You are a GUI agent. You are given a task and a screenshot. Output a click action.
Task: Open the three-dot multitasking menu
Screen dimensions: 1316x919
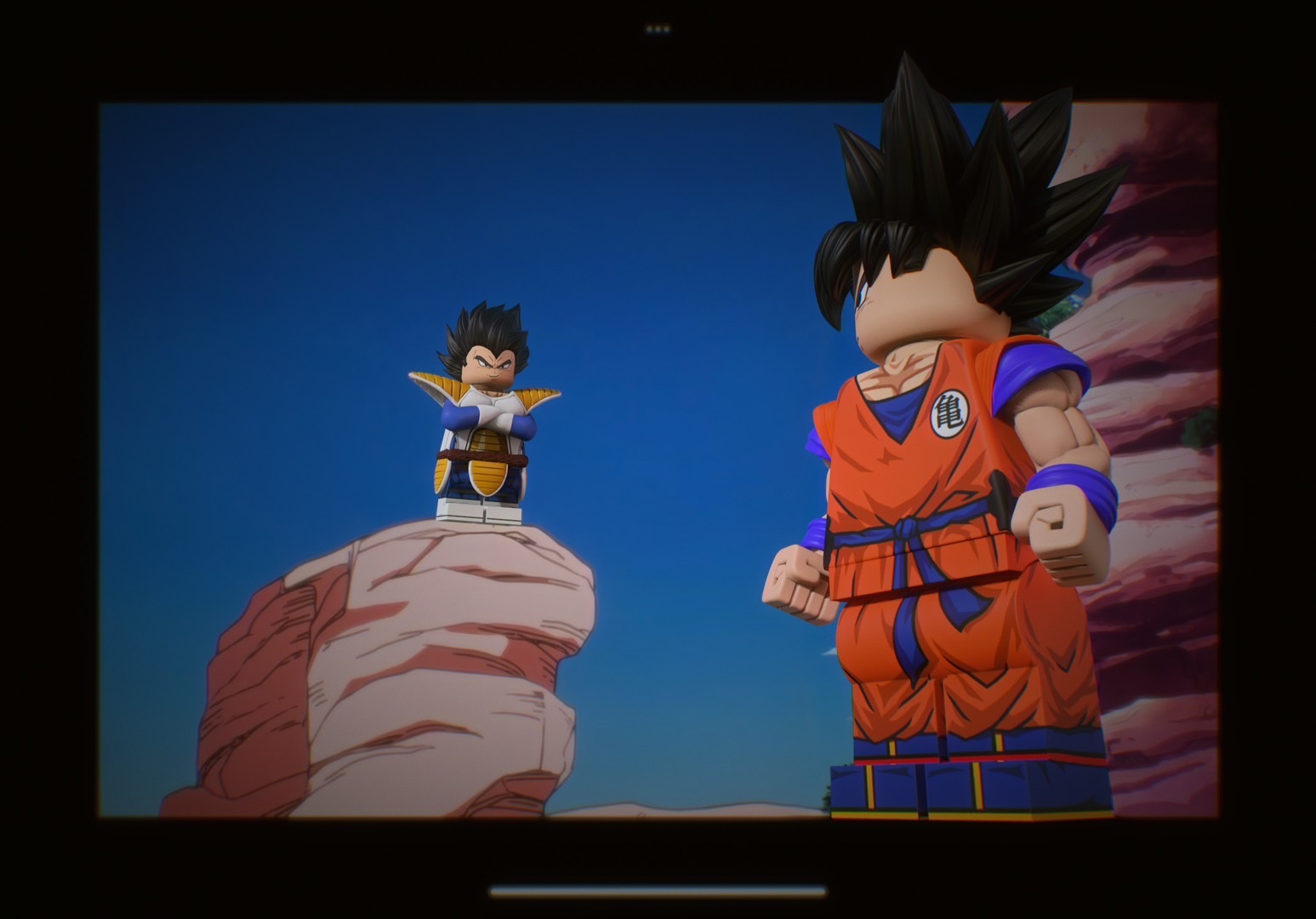coord(658,29)
